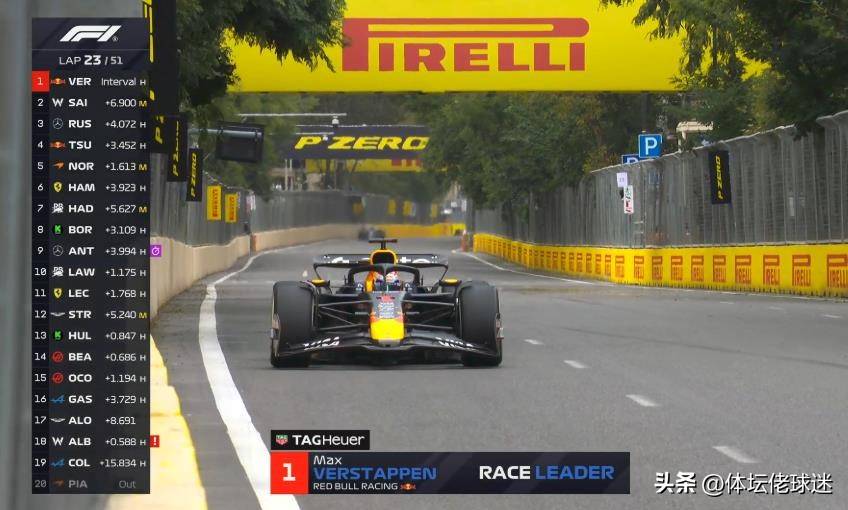Viewport: 848px width, 510px height.
Task: Pick NOR from the leaderboard
Action: click(90, 166)
